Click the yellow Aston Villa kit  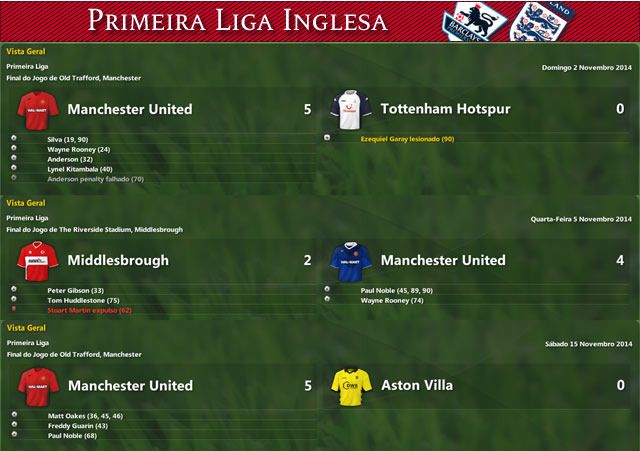click(x=351, y=384)
